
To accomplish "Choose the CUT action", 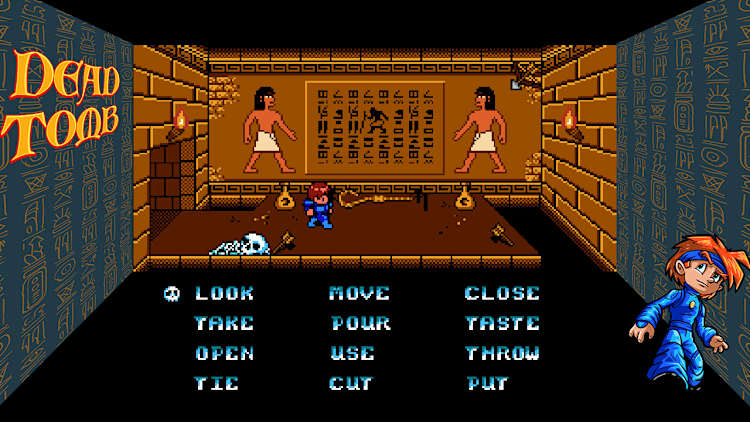I will pyautogui.click(x=351, y=383).
